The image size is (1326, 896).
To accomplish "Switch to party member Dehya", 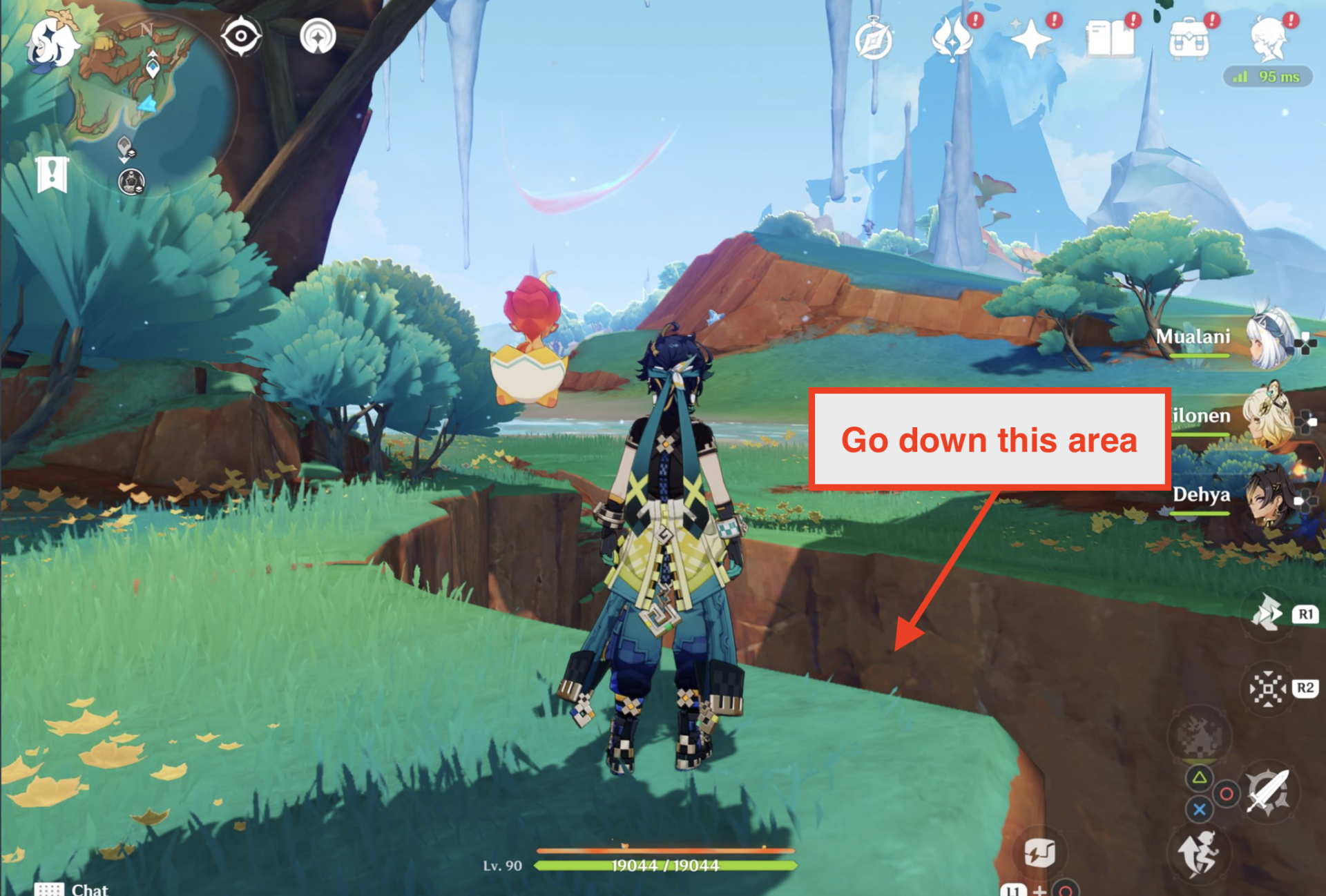I will (x=1269, y=495).
